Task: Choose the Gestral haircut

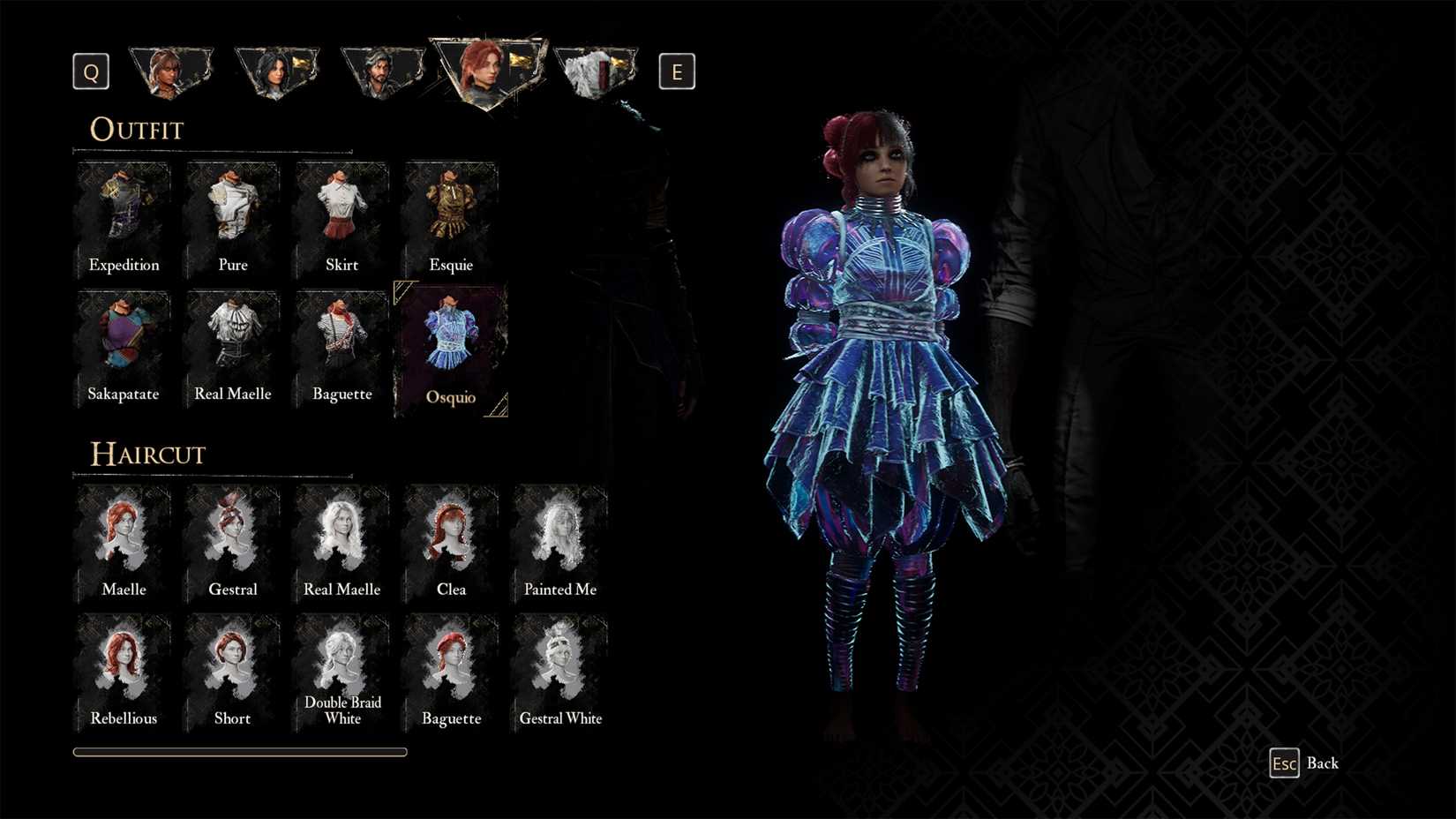Action: (232, 536)
